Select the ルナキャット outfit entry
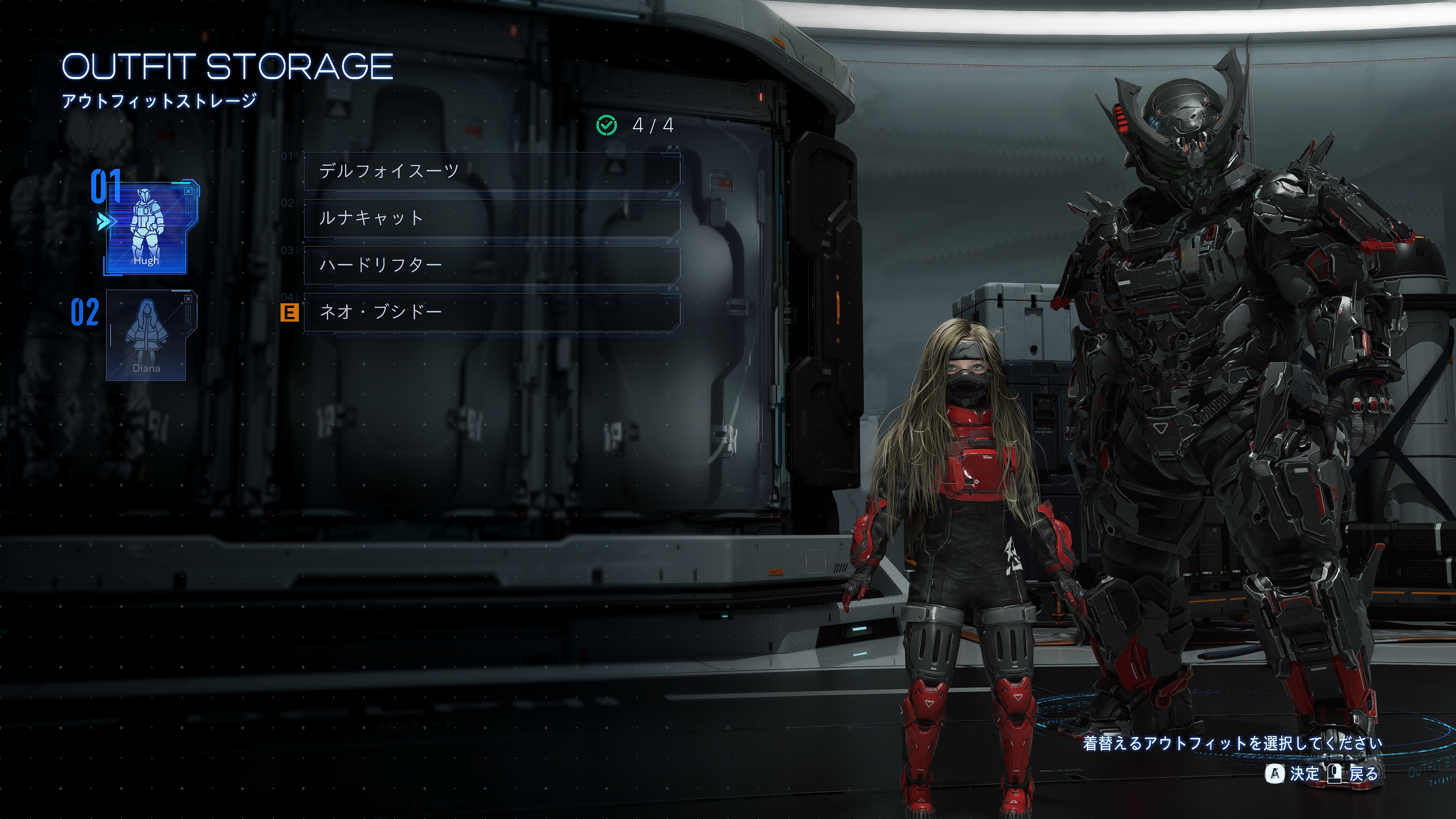 (491, 218)
